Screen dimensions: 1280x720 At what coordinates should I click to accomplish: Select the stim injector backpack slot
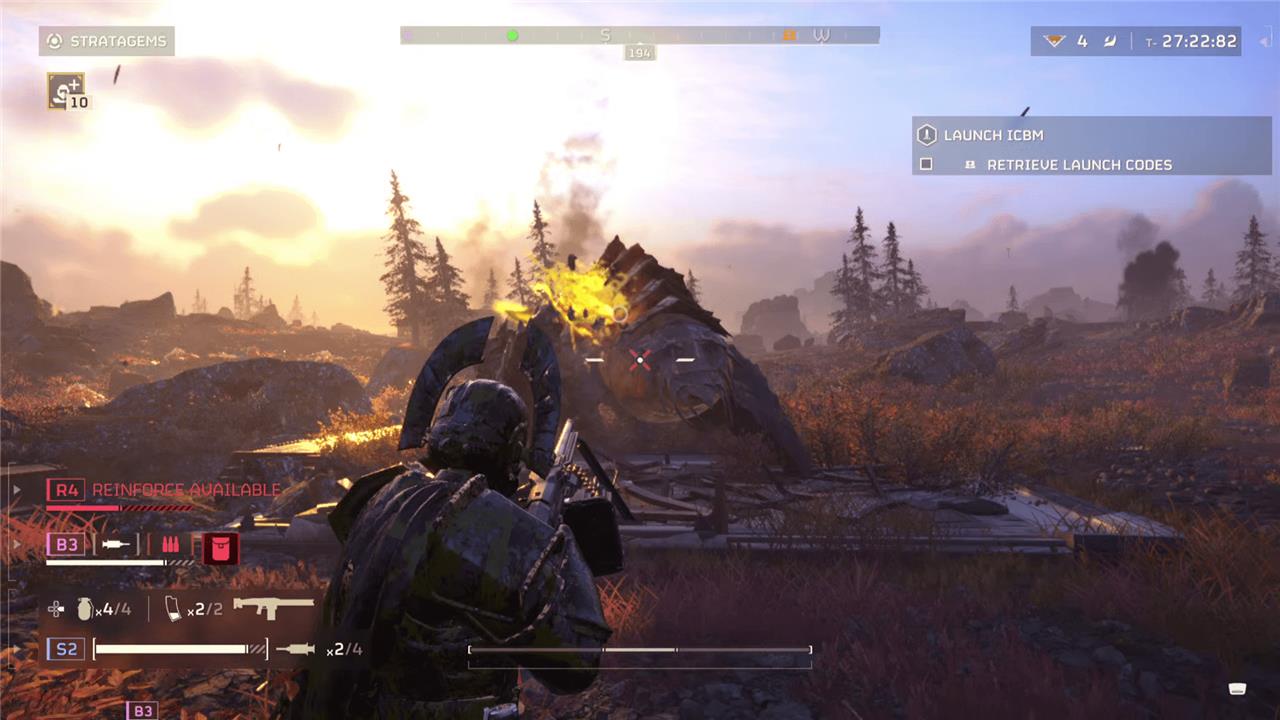[x=115, y=545]
